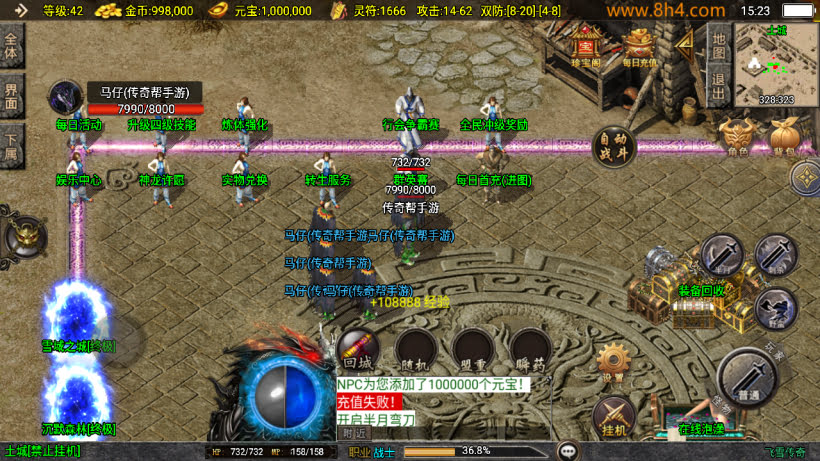This screenshot has width=820, height=461.
Task: Start 挂机 idle mode
Action: tap(613, 416)
